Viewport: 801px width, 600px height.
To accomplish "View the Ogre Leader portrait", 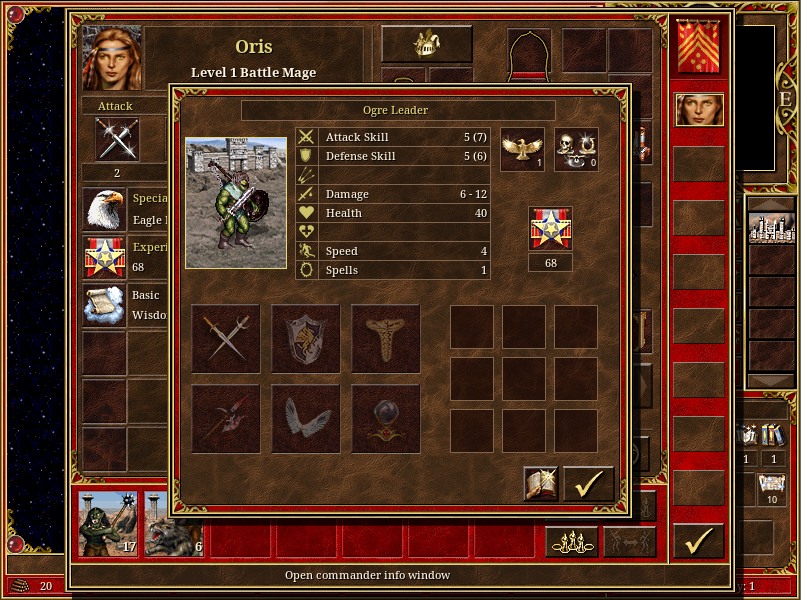I will pos(236,203).
